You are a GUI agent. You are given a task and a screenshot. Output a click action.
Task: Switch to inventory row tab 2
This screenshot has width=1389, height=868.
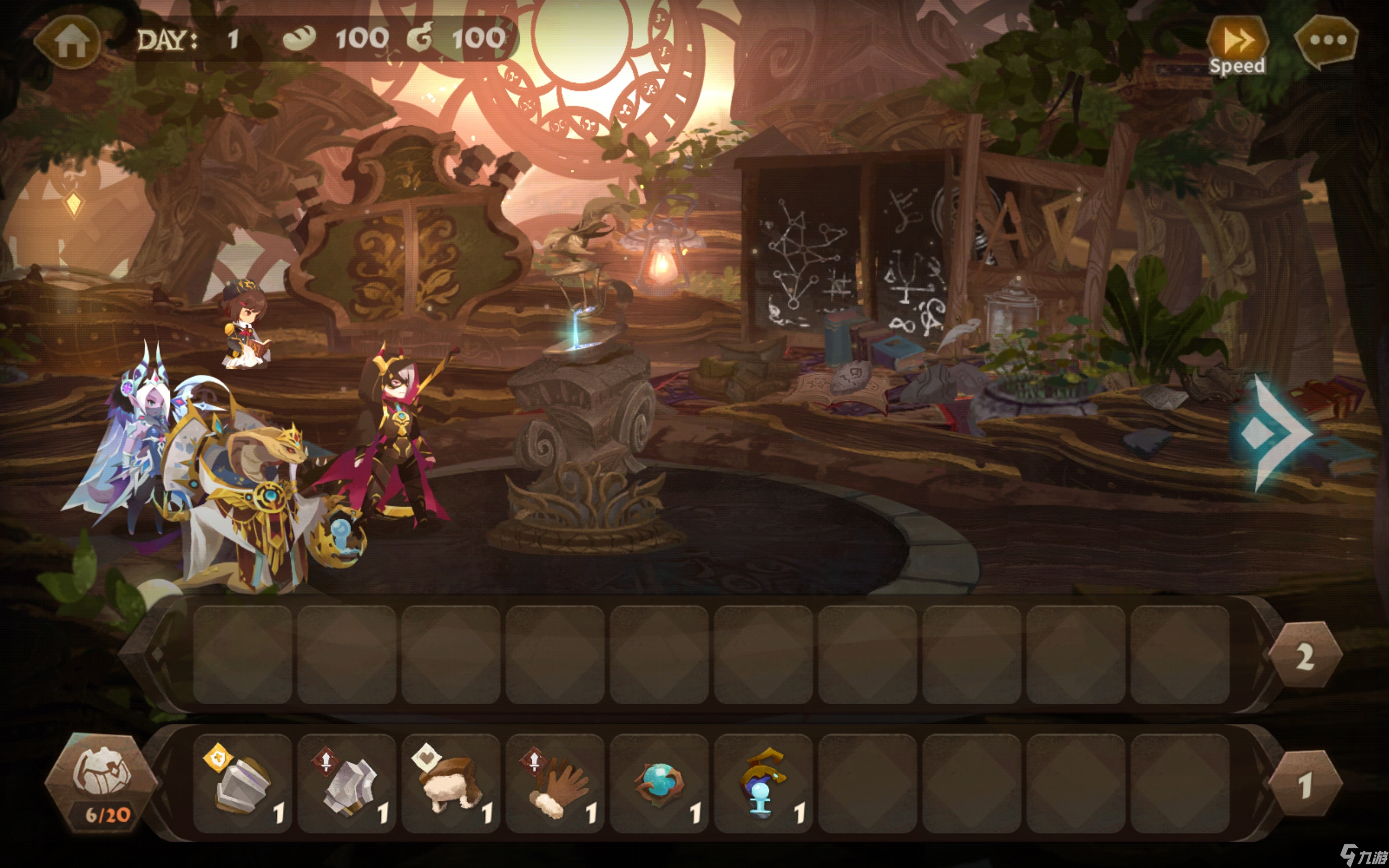pyautogui.click(x=1304, y=655)
